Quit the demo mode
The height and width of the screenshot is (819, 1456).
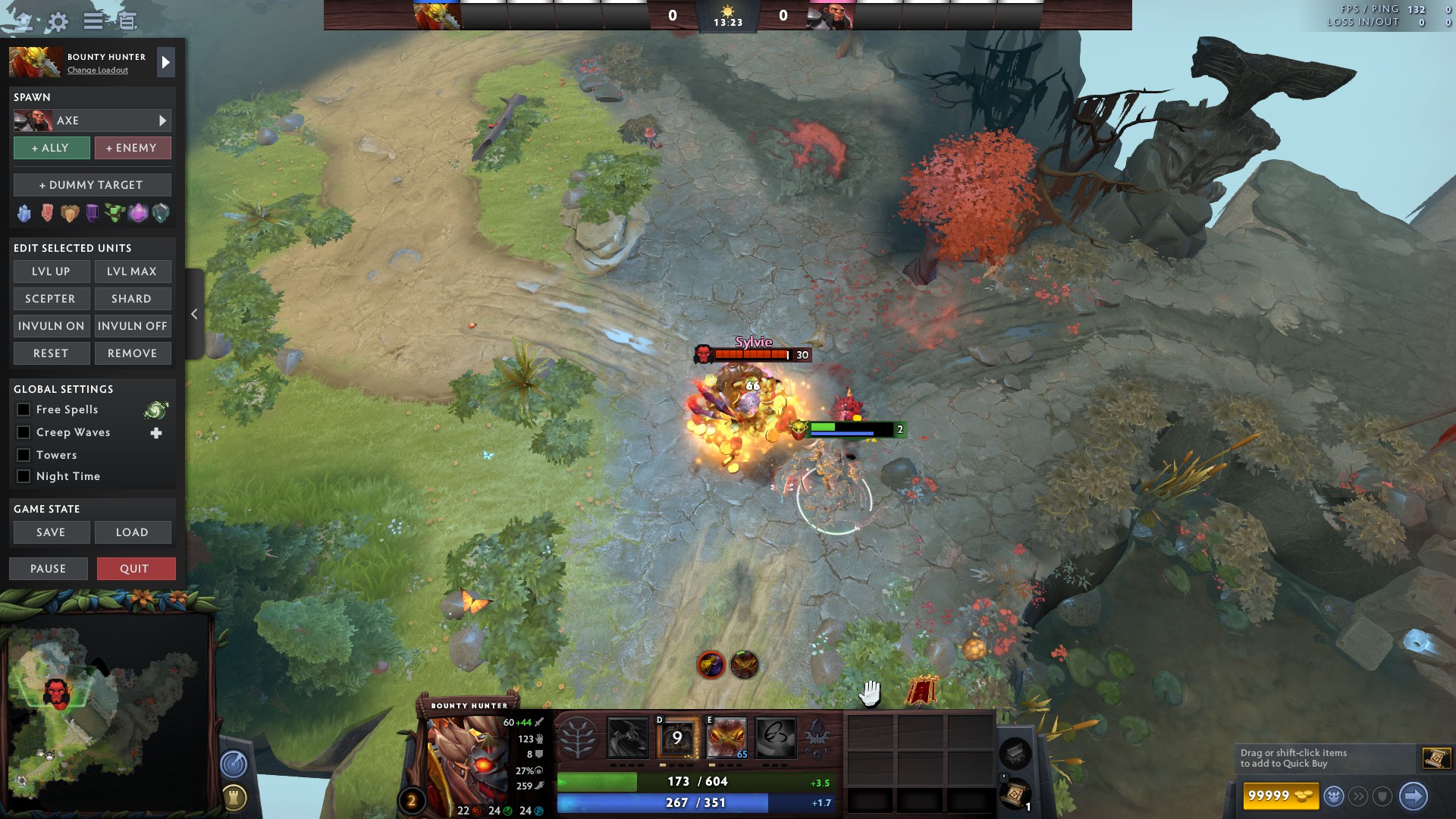click(136, 569)
